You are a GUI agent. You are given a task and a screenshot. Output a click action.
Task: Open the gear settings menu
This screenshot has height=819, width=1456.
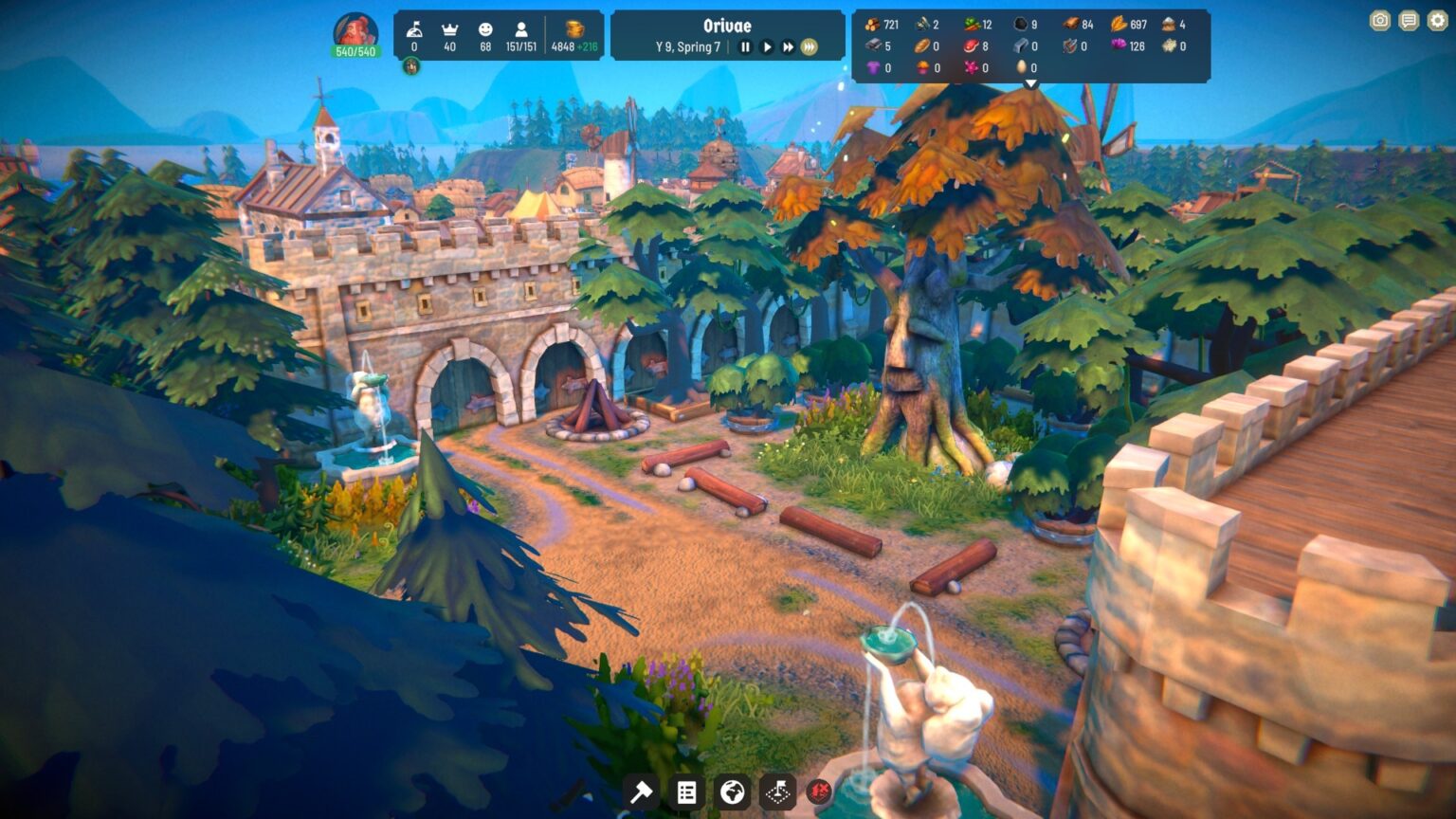tap(1439, 21)
